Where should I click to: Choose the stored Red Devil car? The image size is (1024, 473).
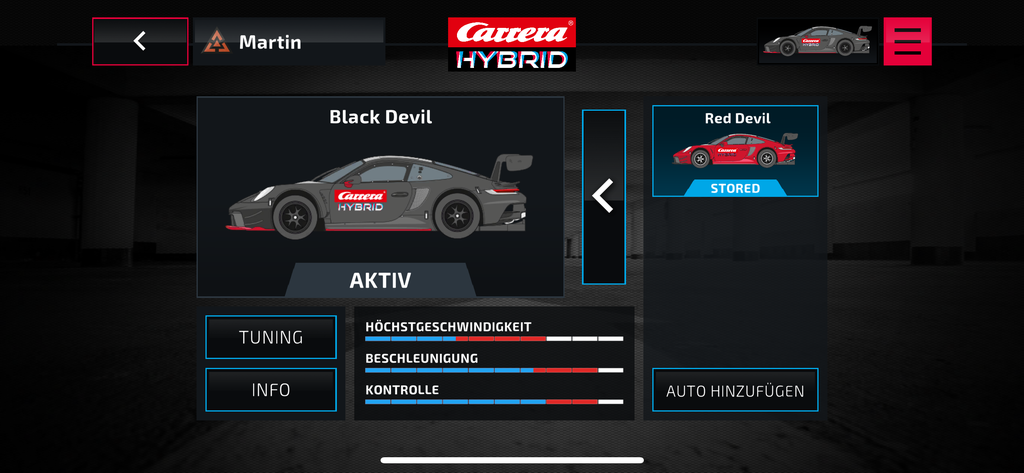(735, 151)
